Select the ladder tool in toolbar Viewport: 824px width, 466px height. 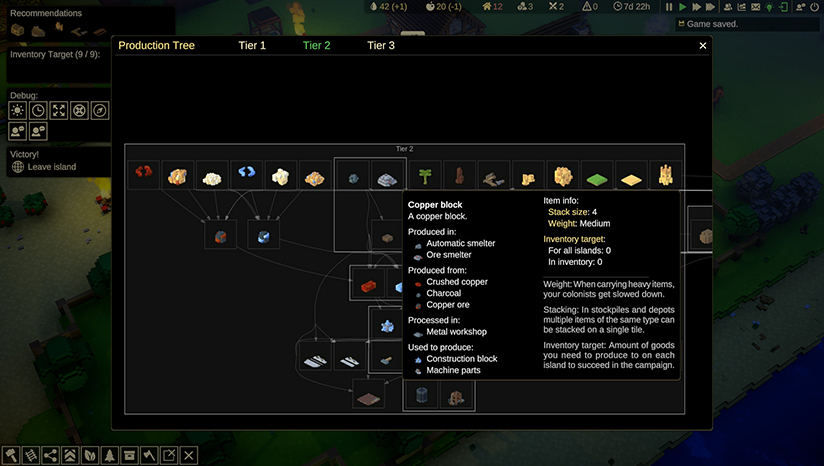point(31,455)
